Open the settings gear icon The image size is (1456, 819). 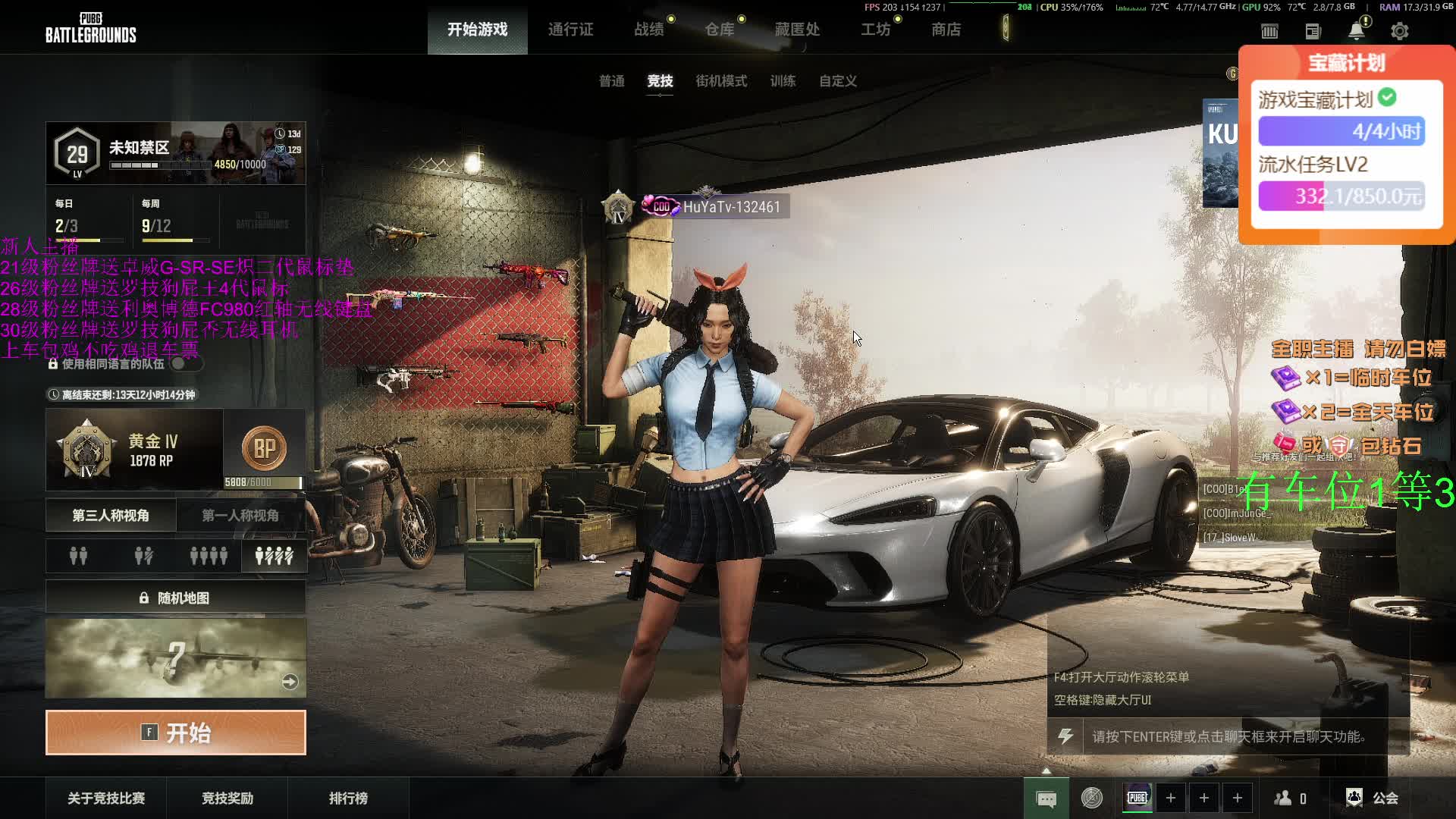pos(1399,31)
